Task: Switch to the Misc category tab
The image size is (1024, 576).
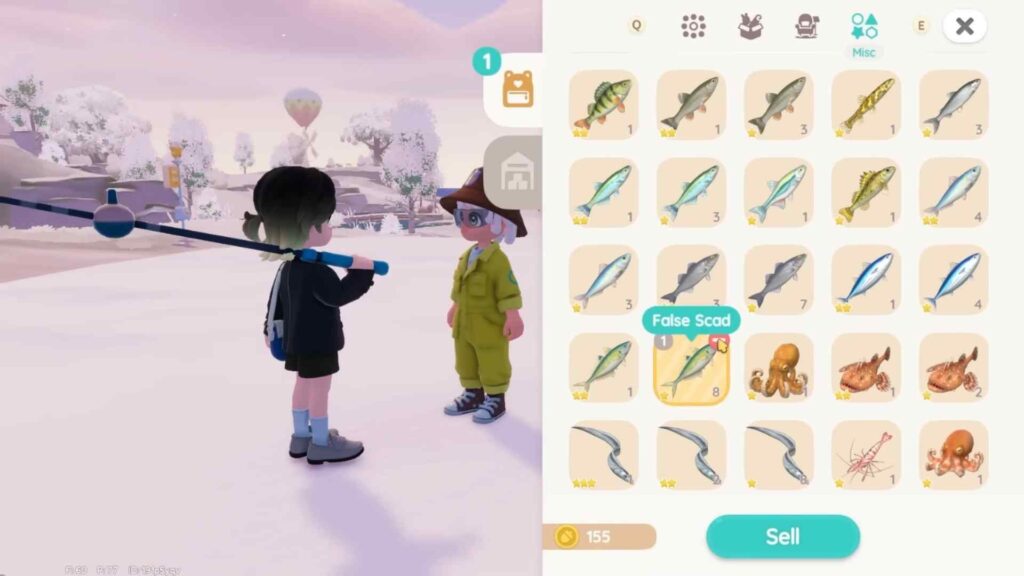Action: (x=864, y=27)
